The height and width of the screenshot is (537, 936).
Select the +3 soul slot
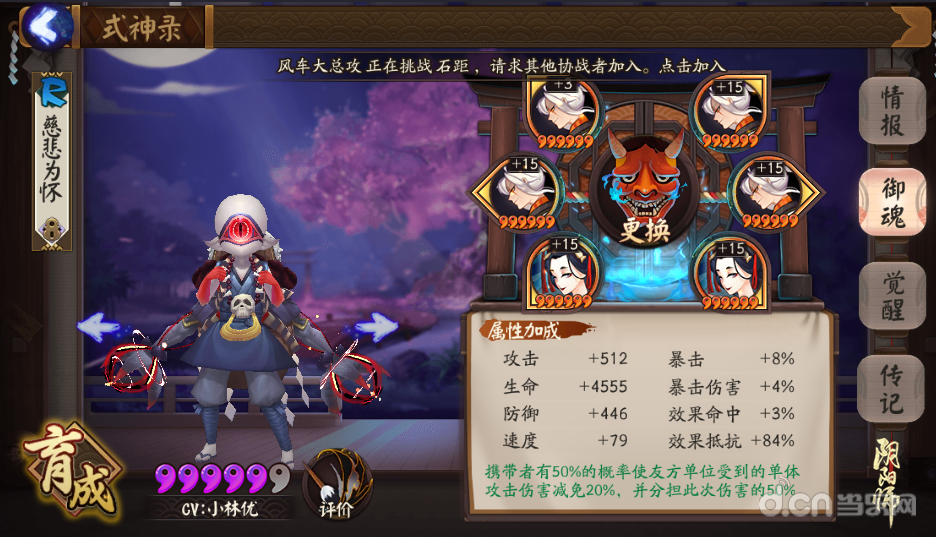(x=563, y=110)
